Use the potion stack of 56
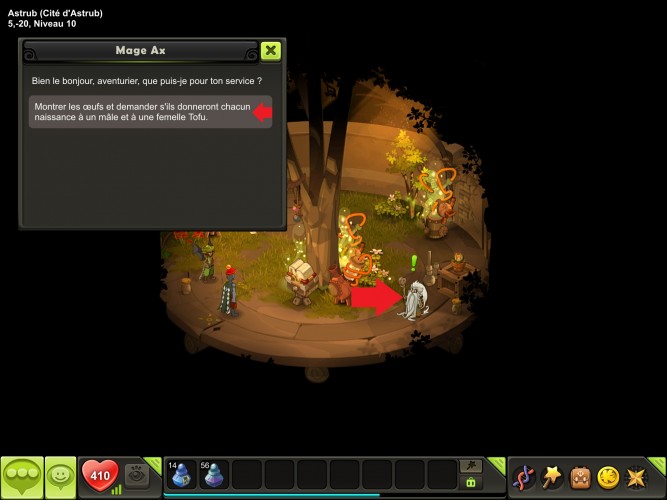Image resolution: width=667 pixels, height=500 pixels. pyautogui.click(x=214, y=474)
